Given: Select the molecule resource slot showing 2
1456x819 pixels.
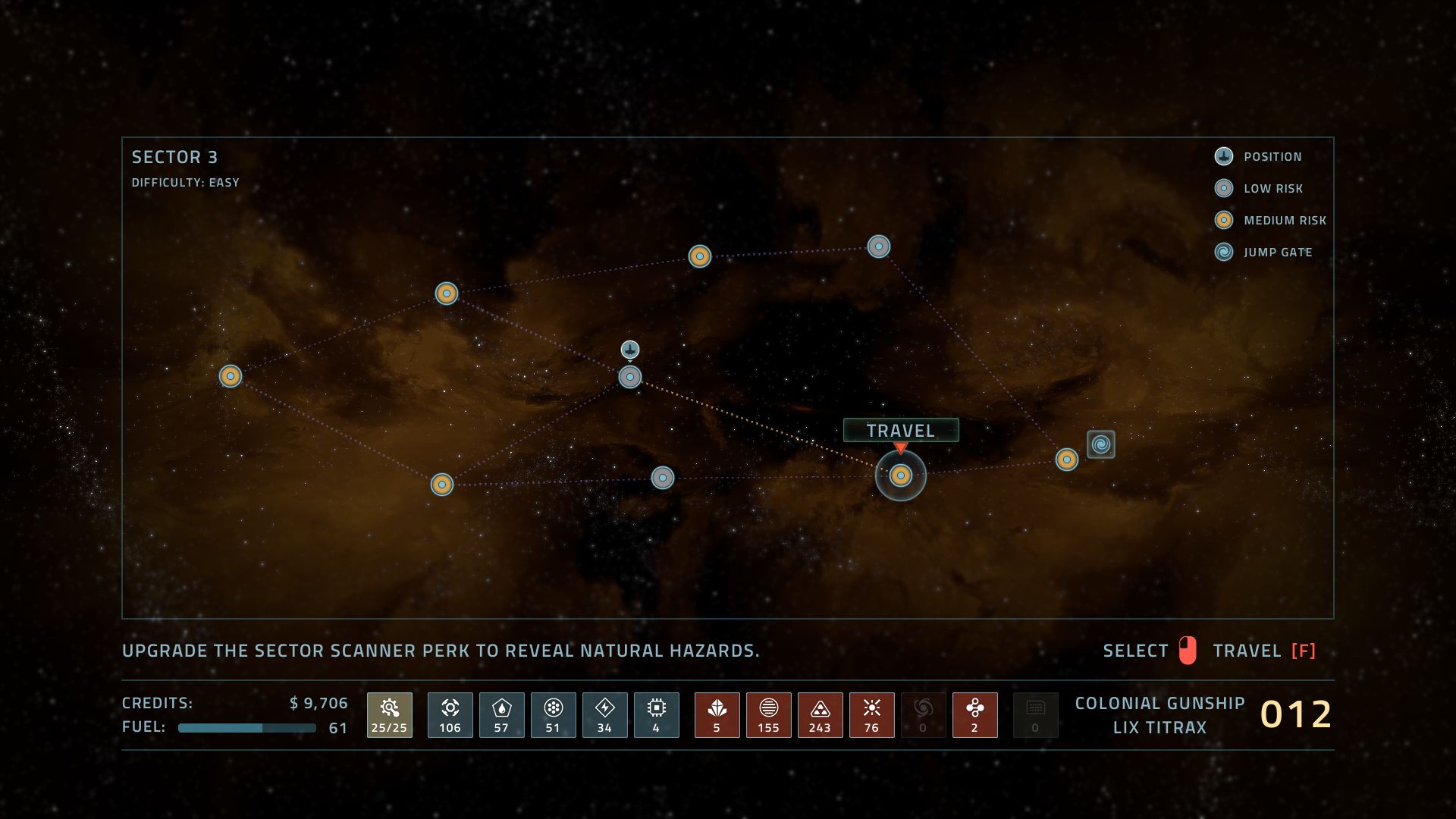Looking at the screenshot, I should tap(975, 714).
